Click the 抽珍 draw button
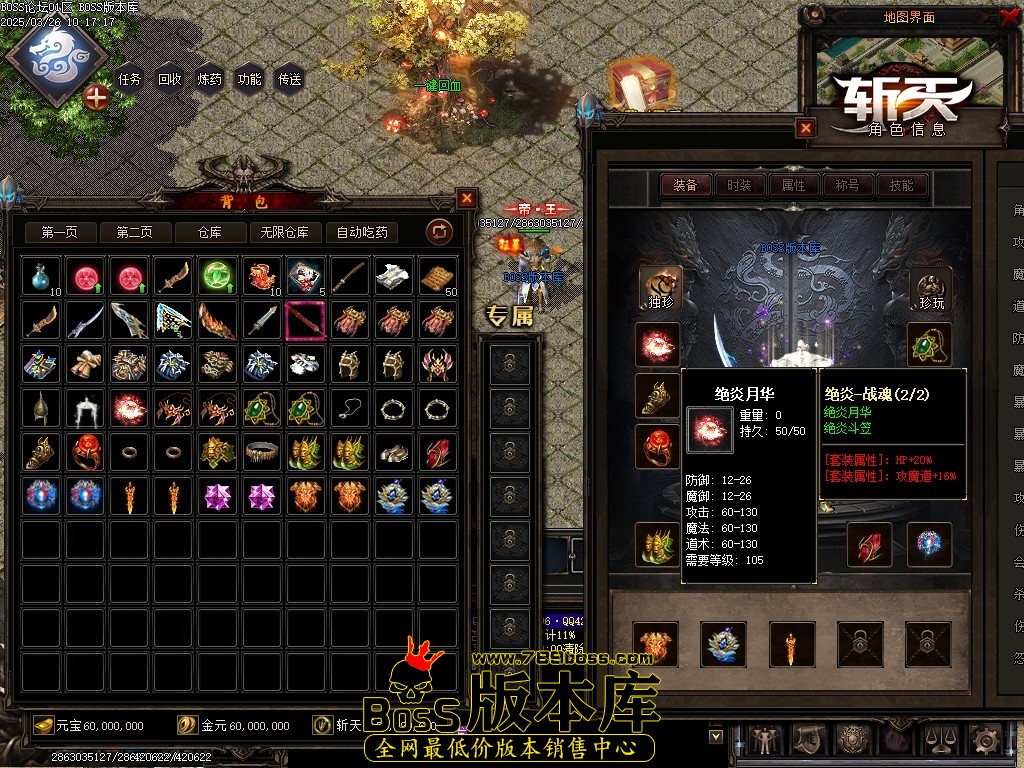The height and width of the screenshot is (768, 1024). (659, 288)
